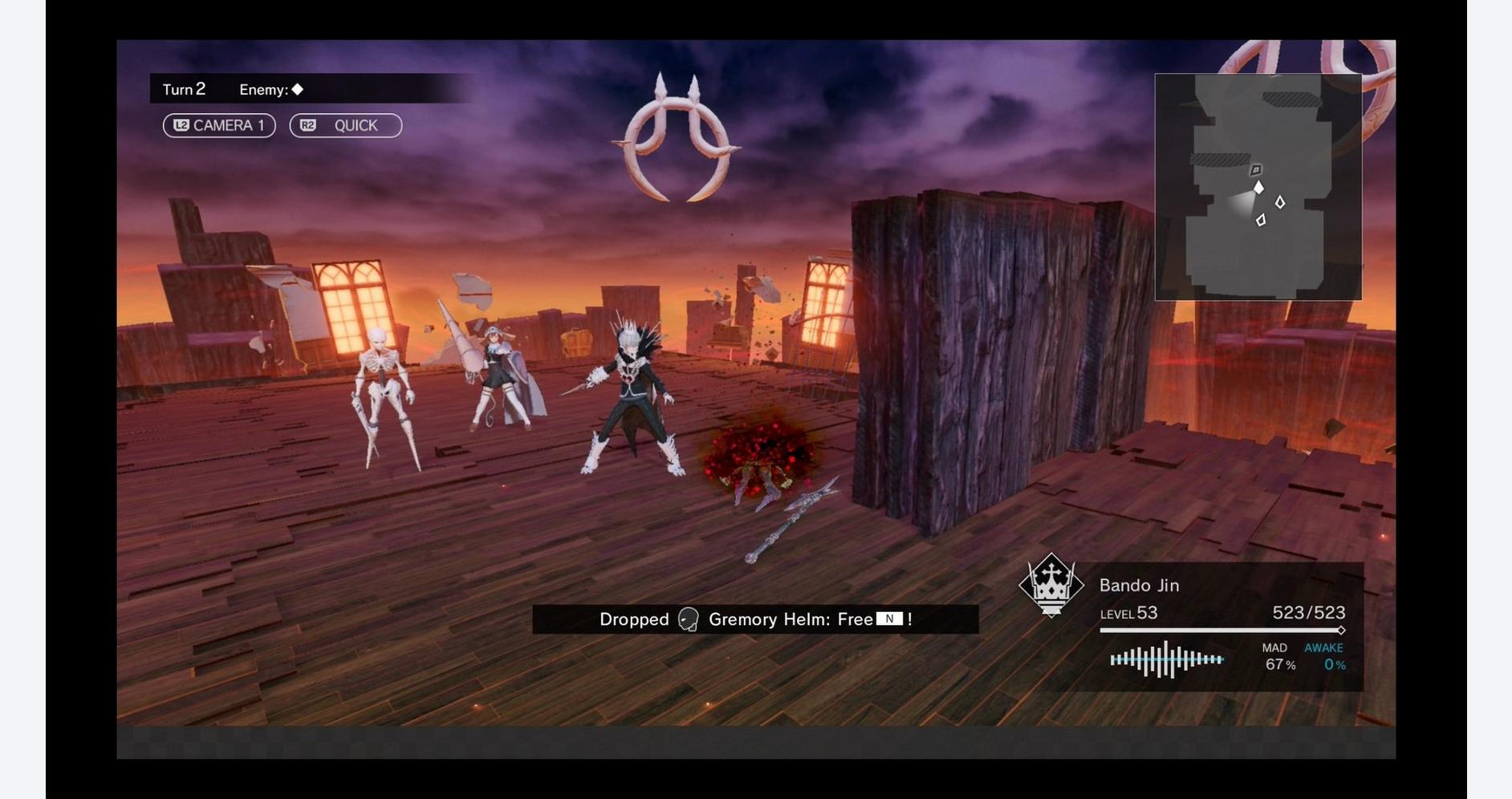Click the Gremory Helm drop notification

(754, 619)
